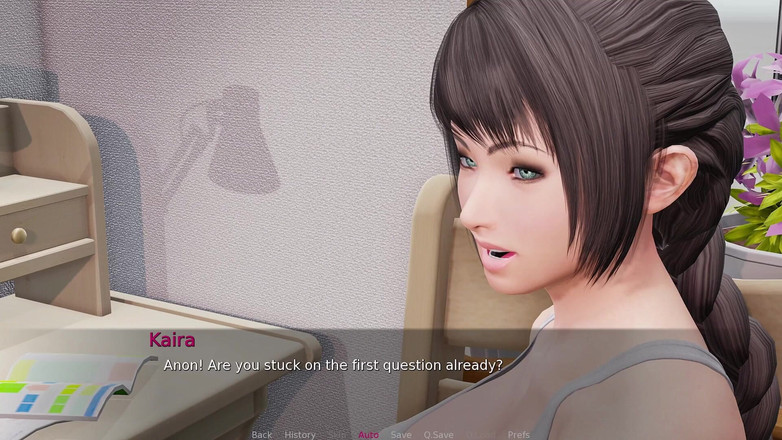
Task: Open the Save game menu
Action: (401, 435)
